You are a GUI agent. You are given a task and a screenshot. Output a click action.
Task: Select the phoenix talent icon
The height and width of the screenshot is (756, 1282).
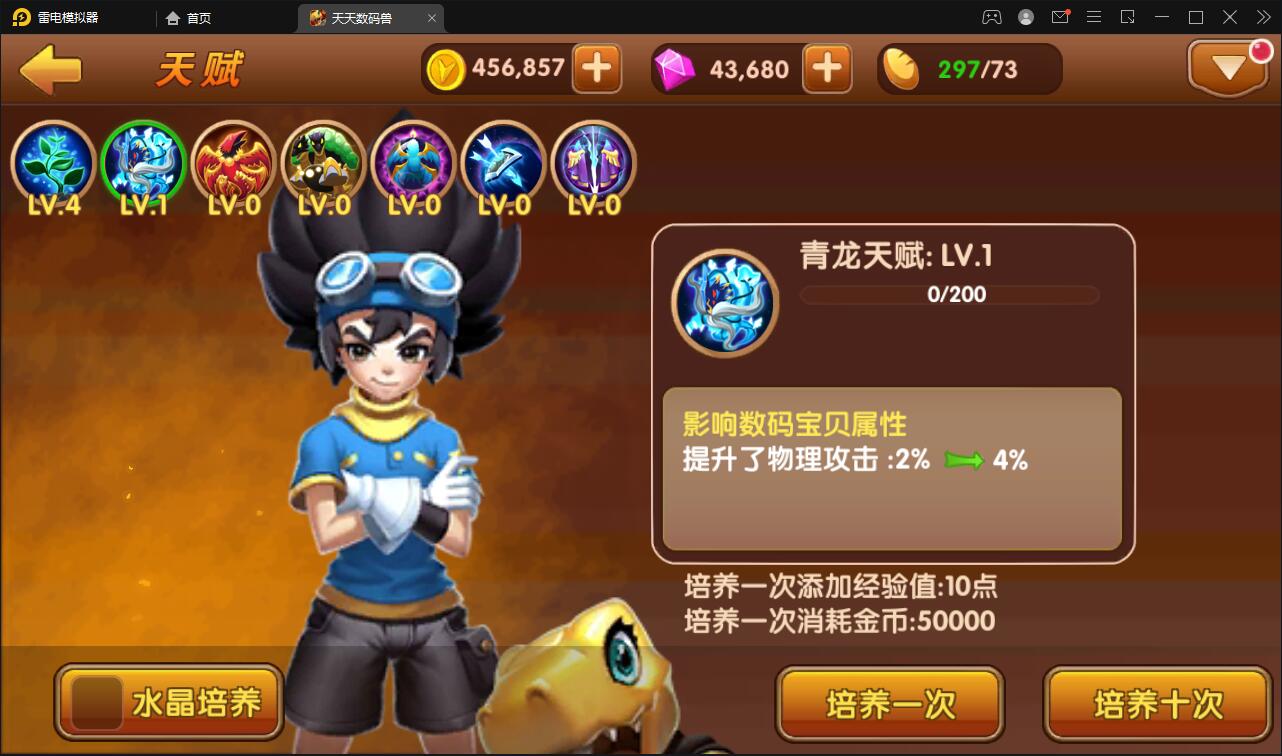(233, 162)
